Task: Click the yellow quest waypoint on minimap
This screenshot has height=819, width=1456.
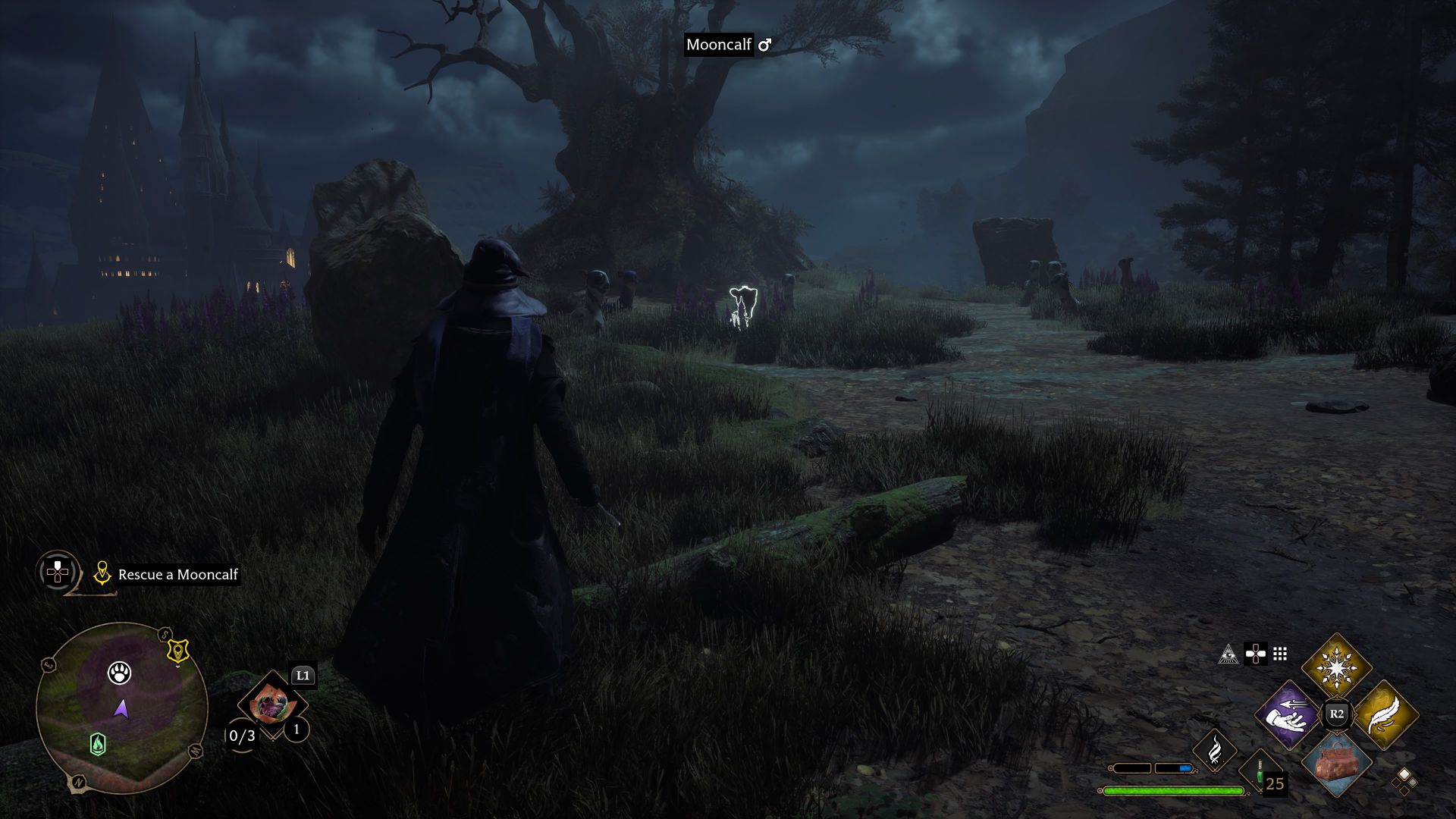Action: [177, 651]
